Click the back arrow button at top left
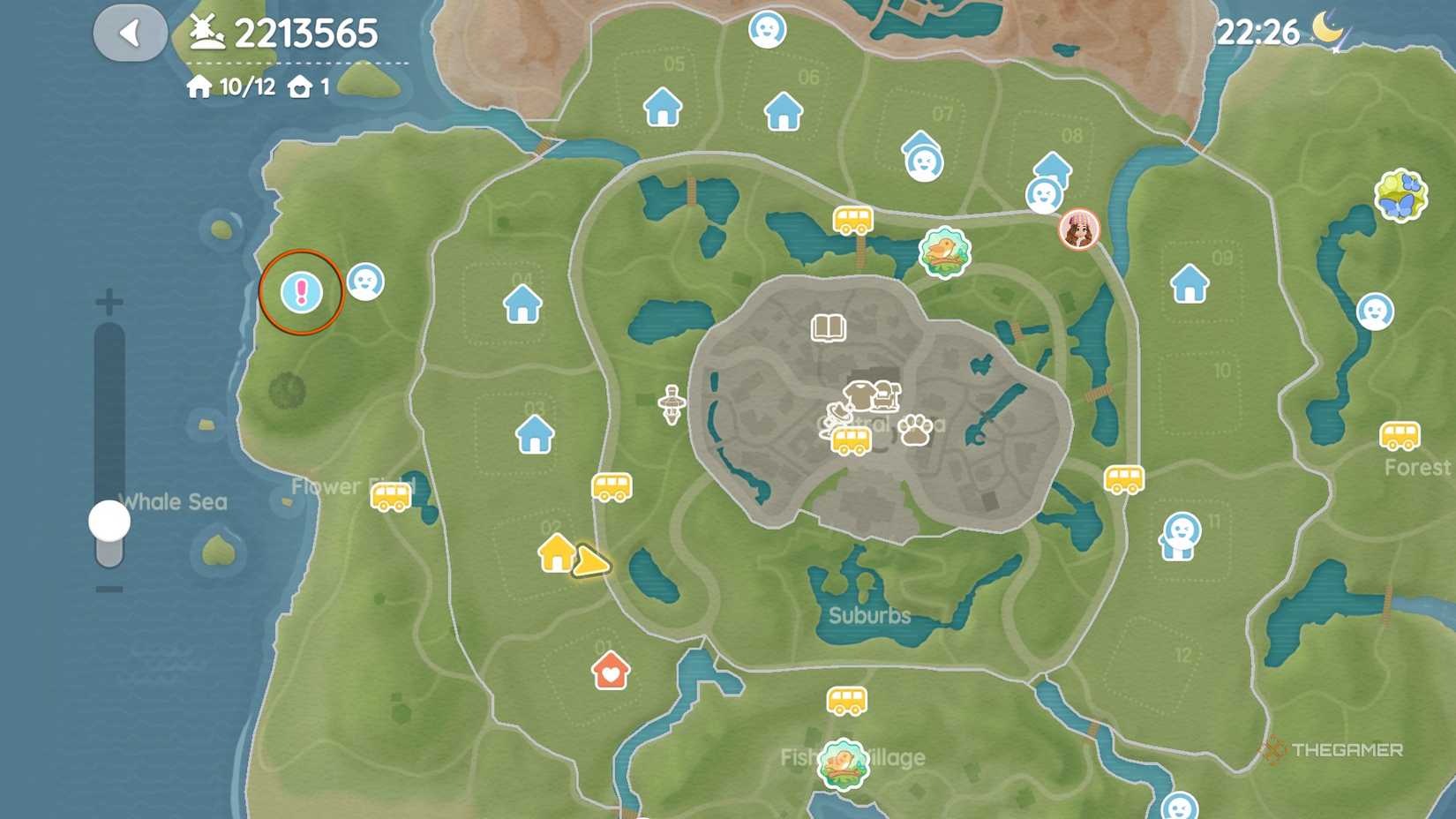The height and width of the screenshot is (819, 1456). click(130, 31)
